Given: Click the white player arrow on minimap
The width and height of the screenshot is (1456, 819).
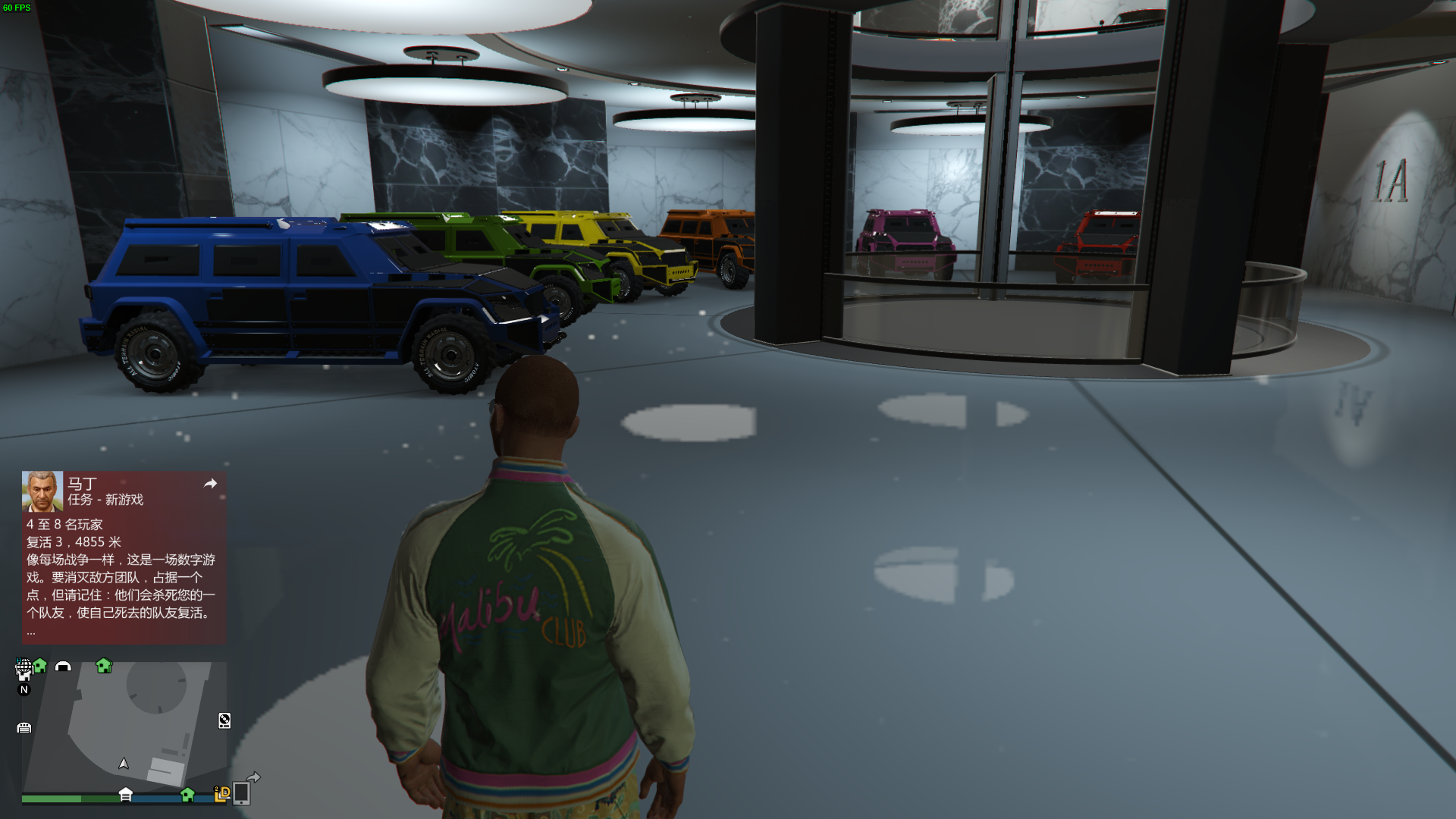Looking at the screenshot, I should tap(124, 764).
